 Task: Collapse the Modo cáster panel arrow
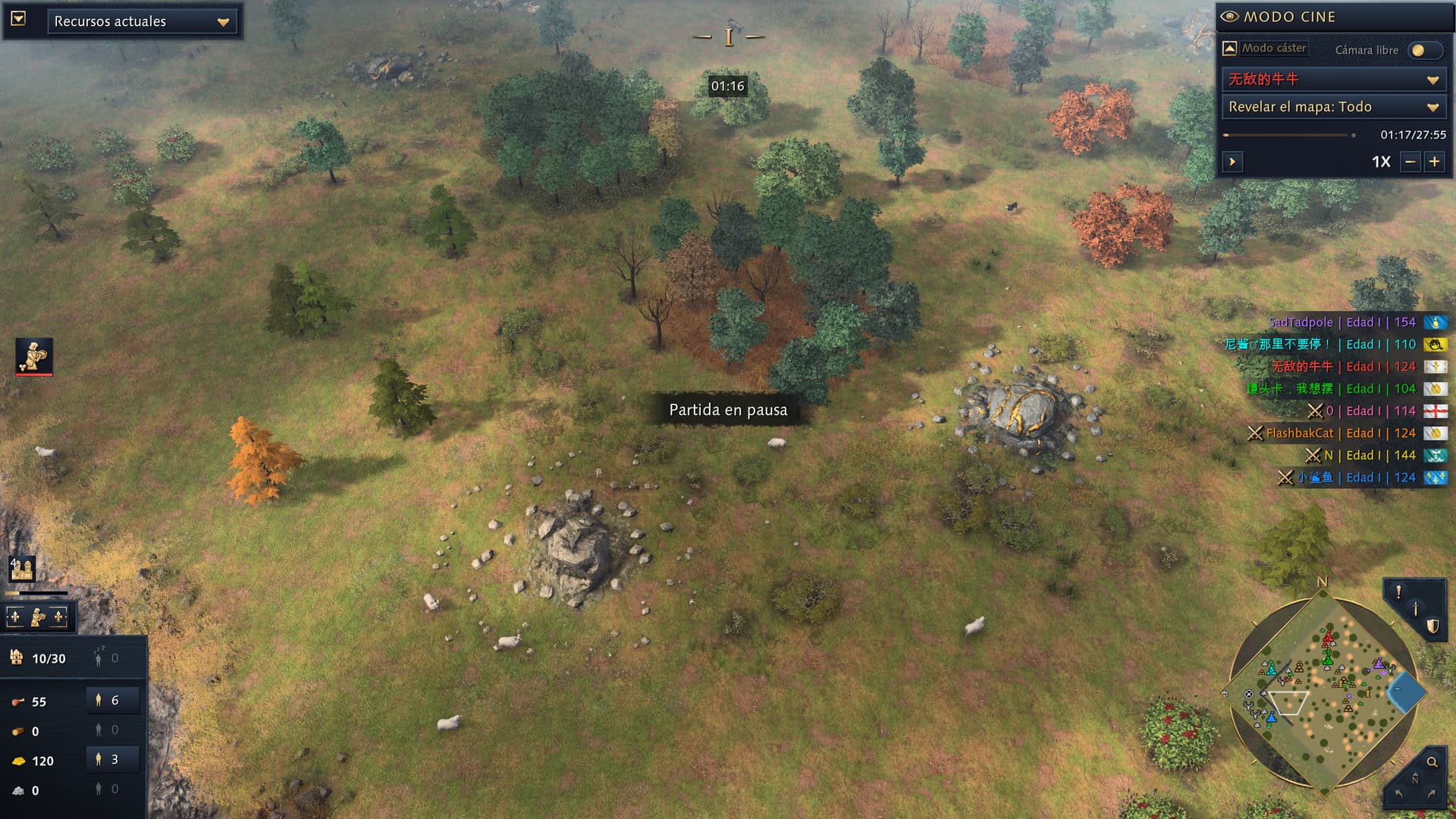(1230, 49)
